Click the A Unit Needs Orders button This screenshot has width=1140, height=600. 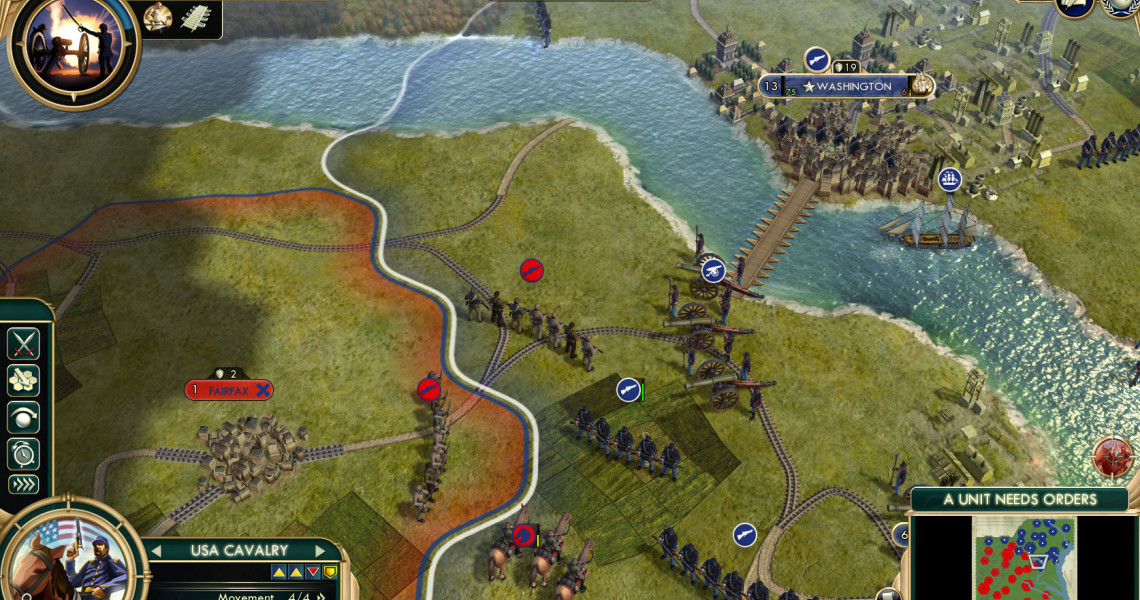coord(1019,499)
